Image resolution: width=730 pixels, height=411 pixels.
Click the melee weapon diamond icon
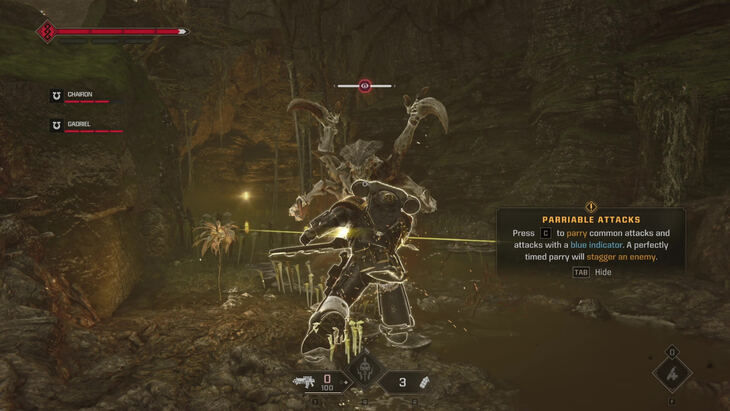point(672,376)
